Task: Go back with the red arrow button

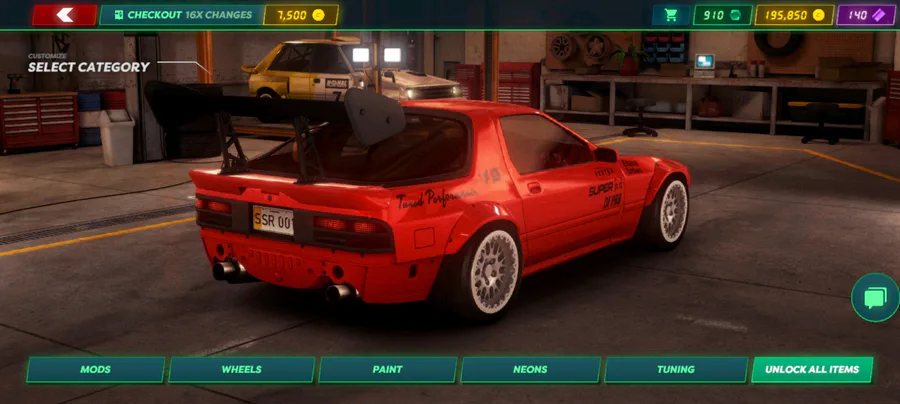Action: 65,15
